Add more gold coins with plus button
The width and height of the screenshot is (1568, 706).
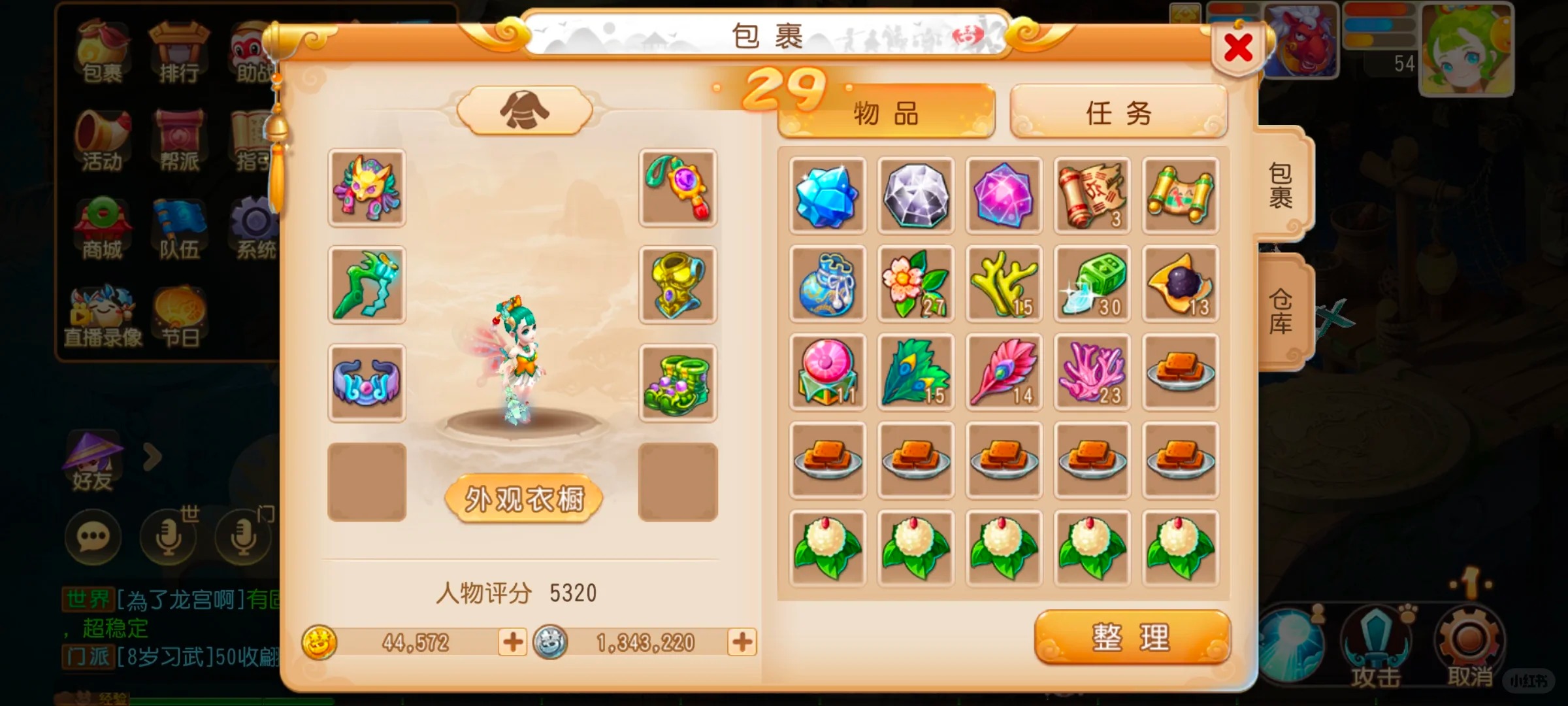[513, 642]
